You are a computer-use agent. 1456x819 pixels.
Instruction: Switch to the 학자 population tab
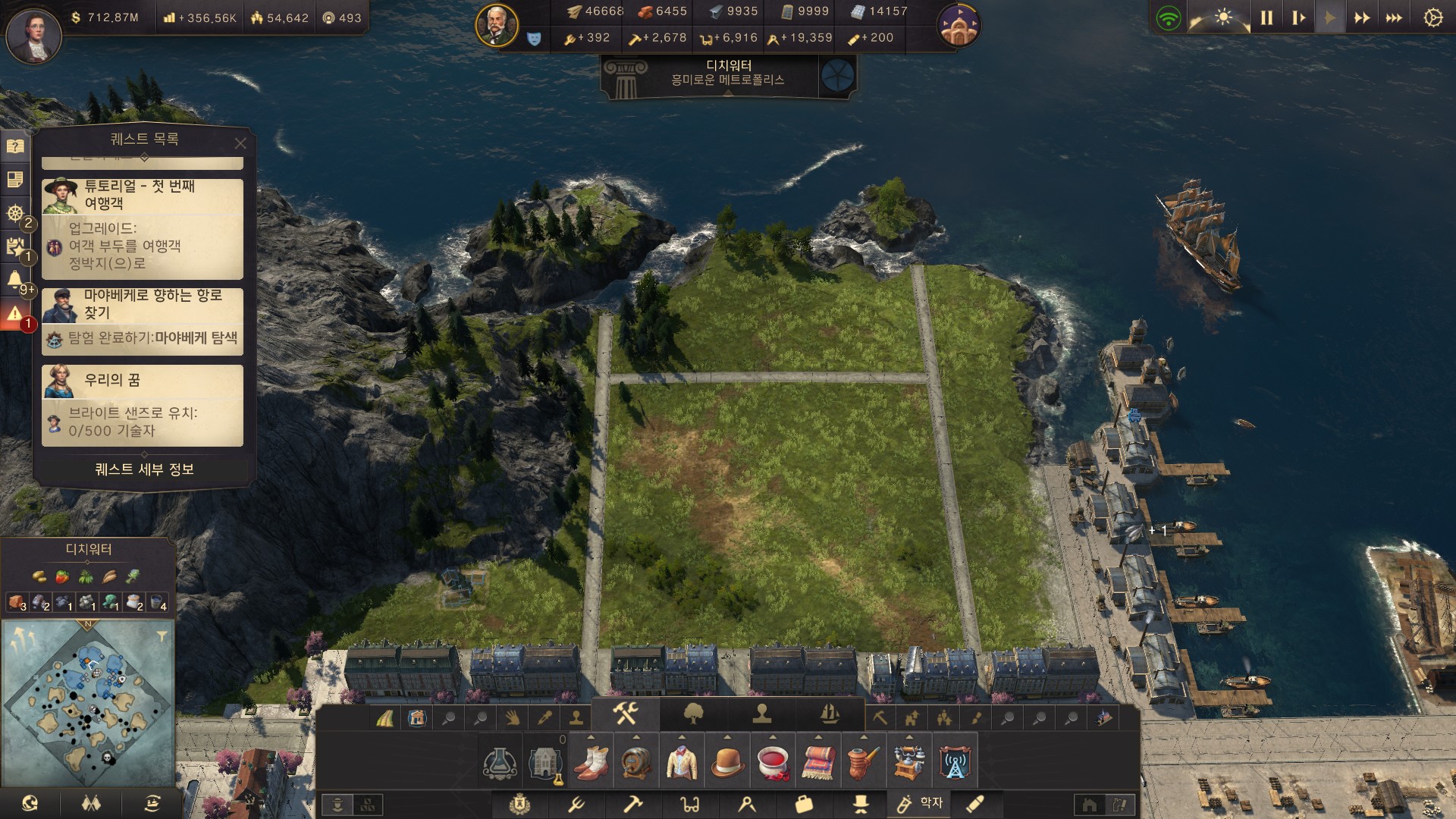click(918, 804)
